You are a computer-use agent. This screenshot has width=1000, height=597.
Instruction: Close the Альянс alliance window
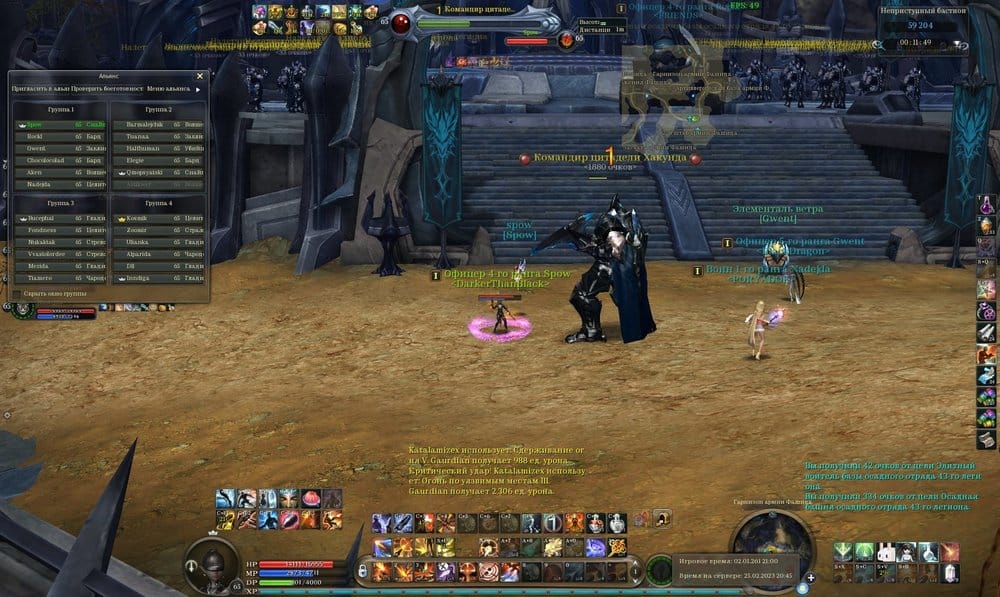199,75
